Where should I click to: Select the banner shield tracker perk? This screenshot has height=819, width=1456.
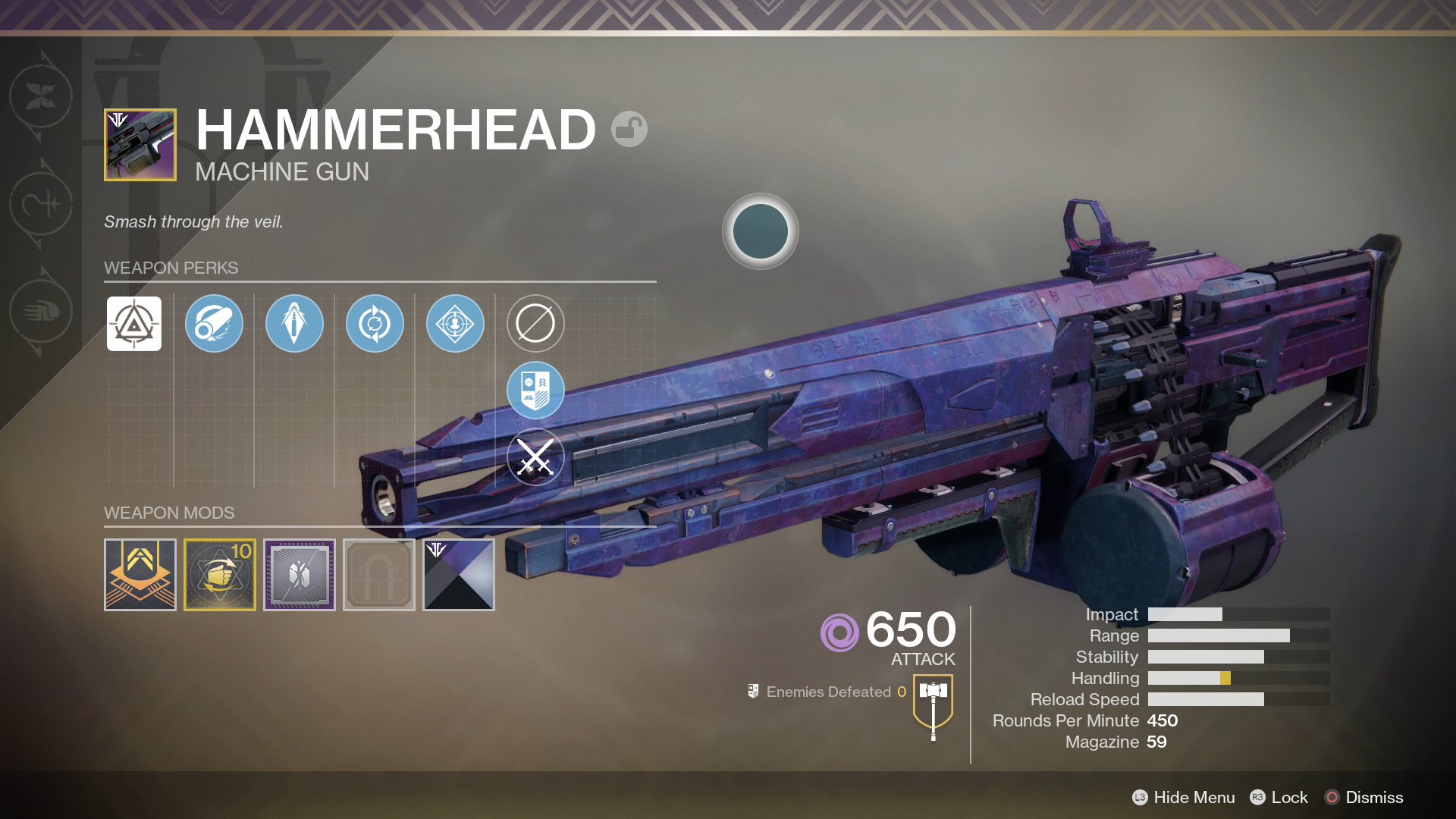coord(535,390)
